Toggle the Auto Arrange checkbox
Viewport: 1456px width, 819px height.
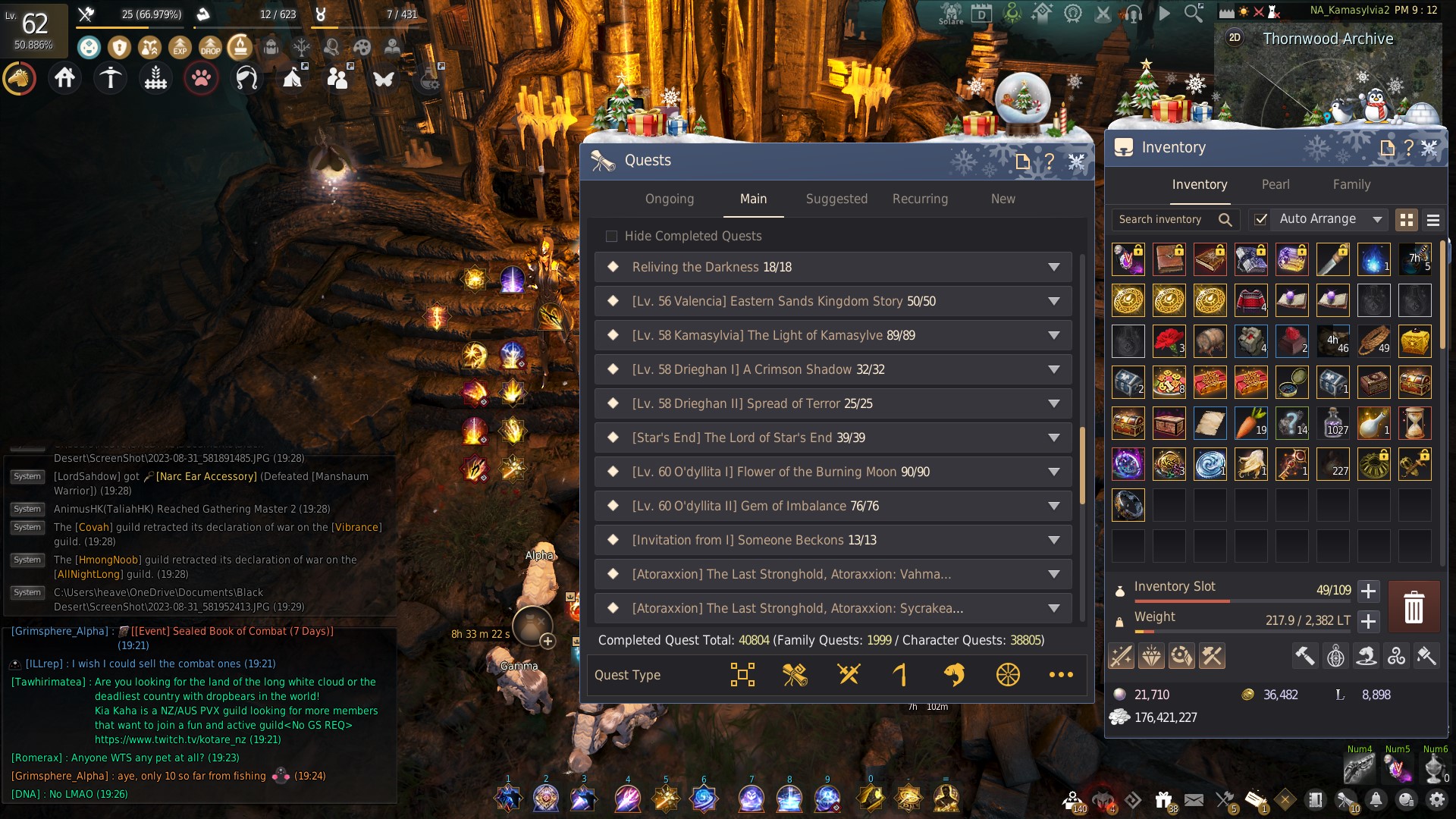click(x=1260, y=219)
